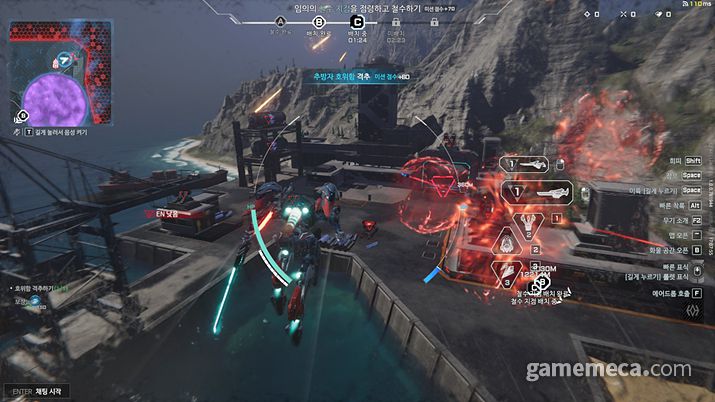Select the secondary long weapon slot

pyautogui.click(x=545, y=191)
